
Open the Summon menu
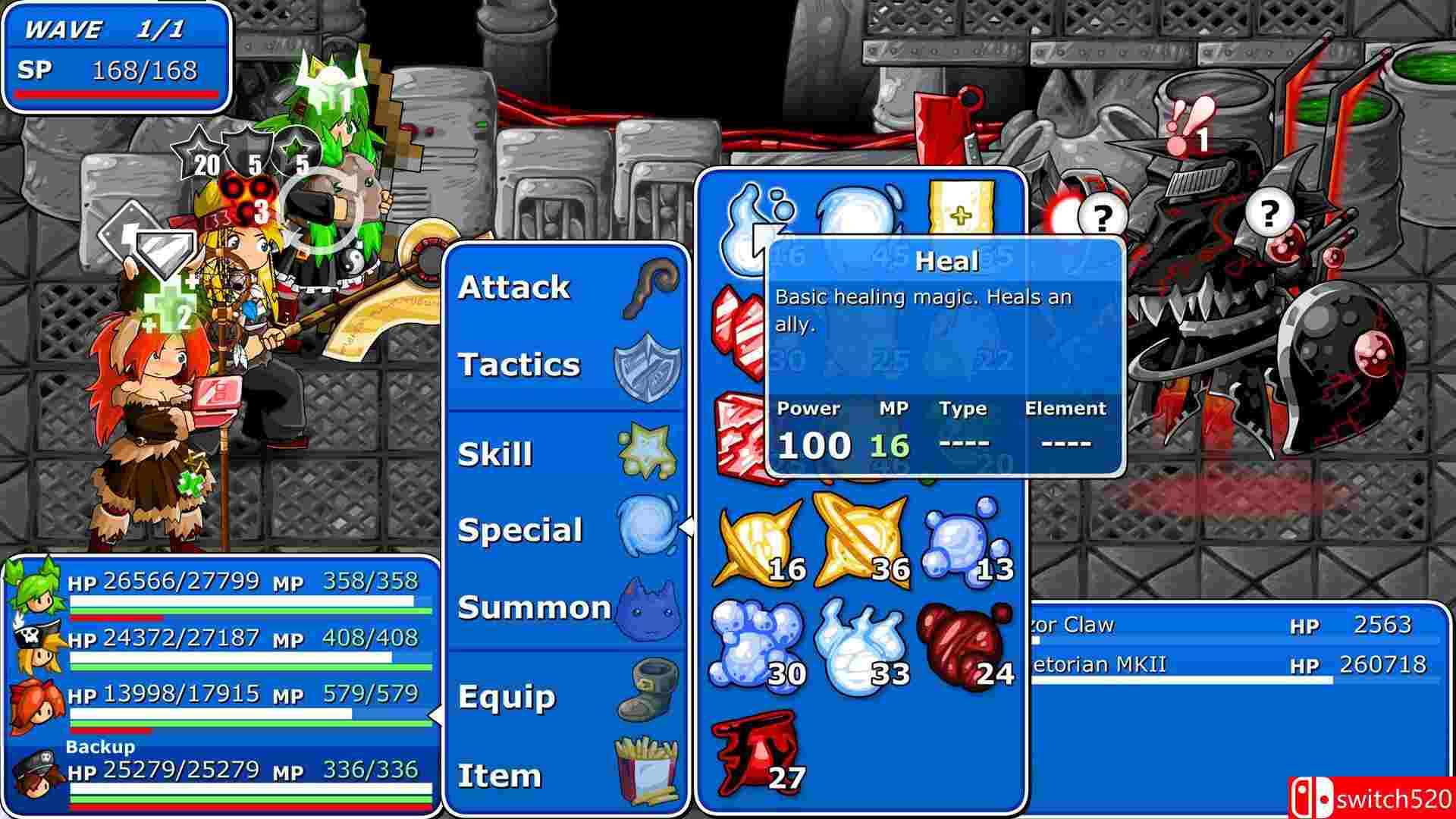click(x=565, y=607)
